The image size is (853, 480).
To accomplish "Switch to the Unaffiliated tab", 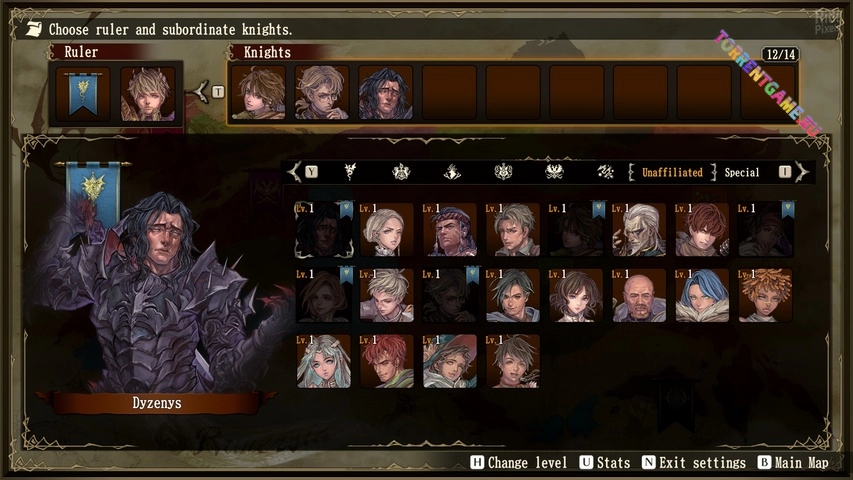I will [x=672, y=172].
